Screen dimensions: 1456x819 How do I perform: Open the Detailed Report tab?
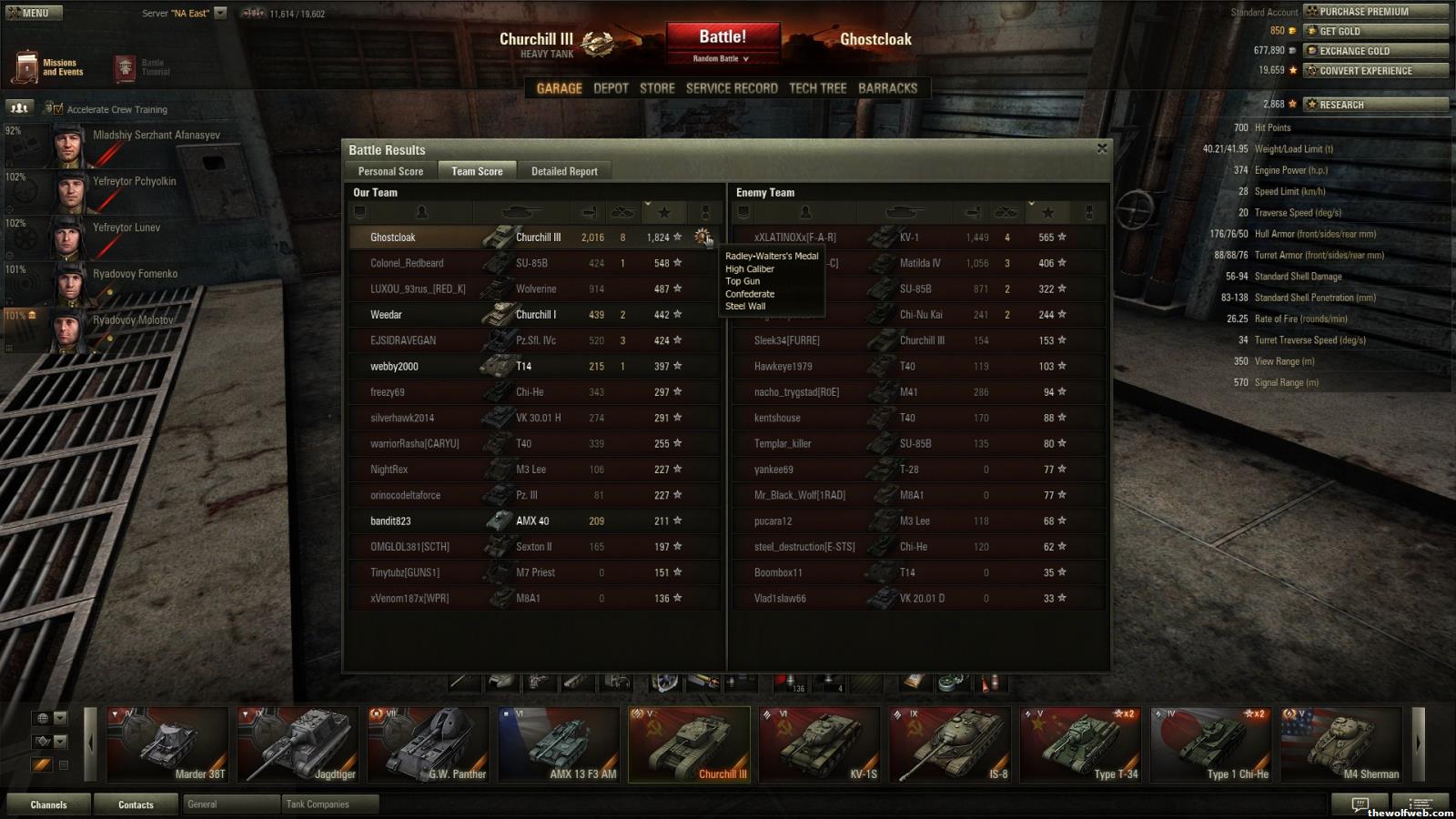coord(564,171)
